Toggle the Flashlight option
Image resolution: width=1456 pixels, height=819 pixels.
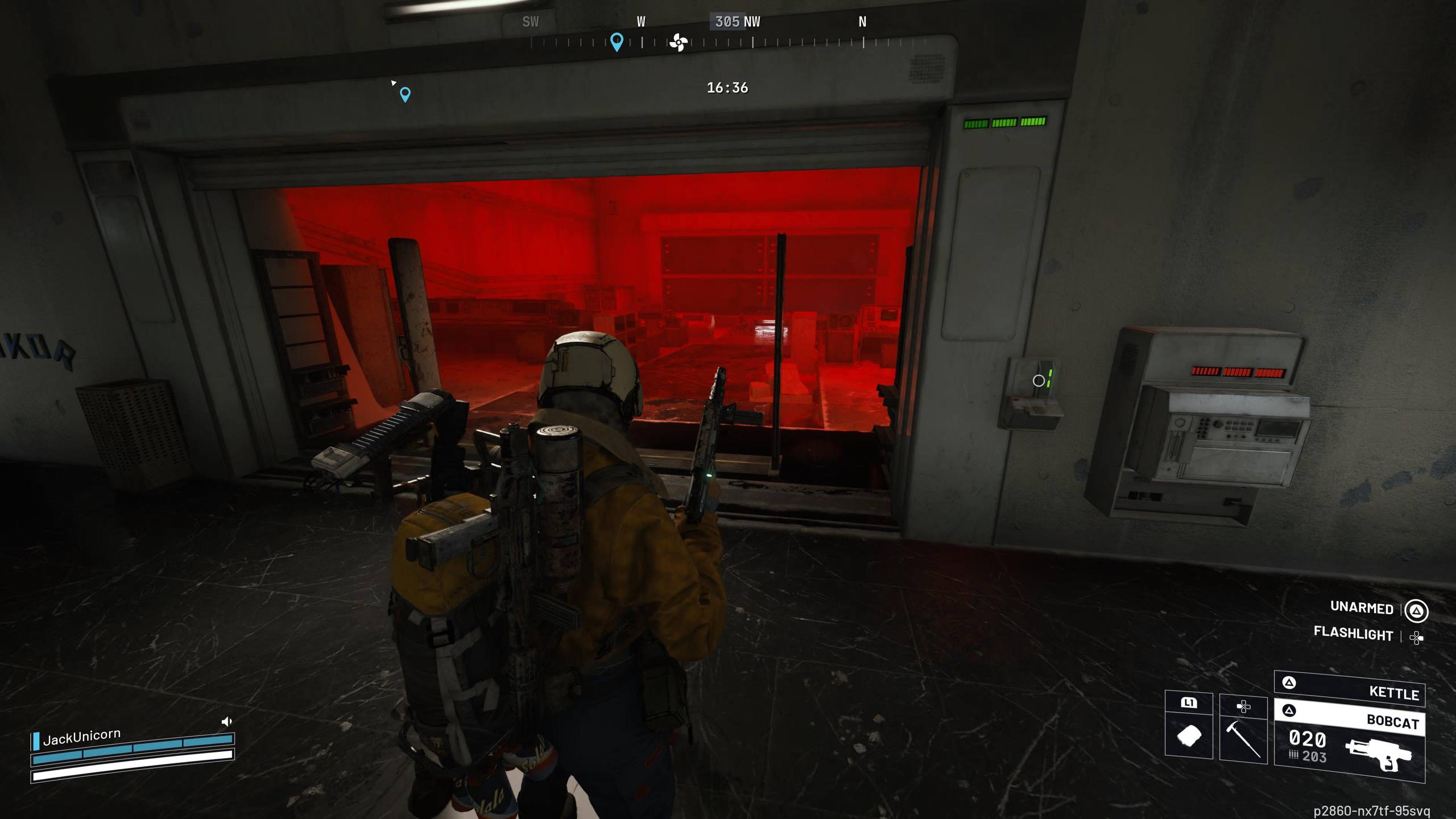[x=1354, y=635]
